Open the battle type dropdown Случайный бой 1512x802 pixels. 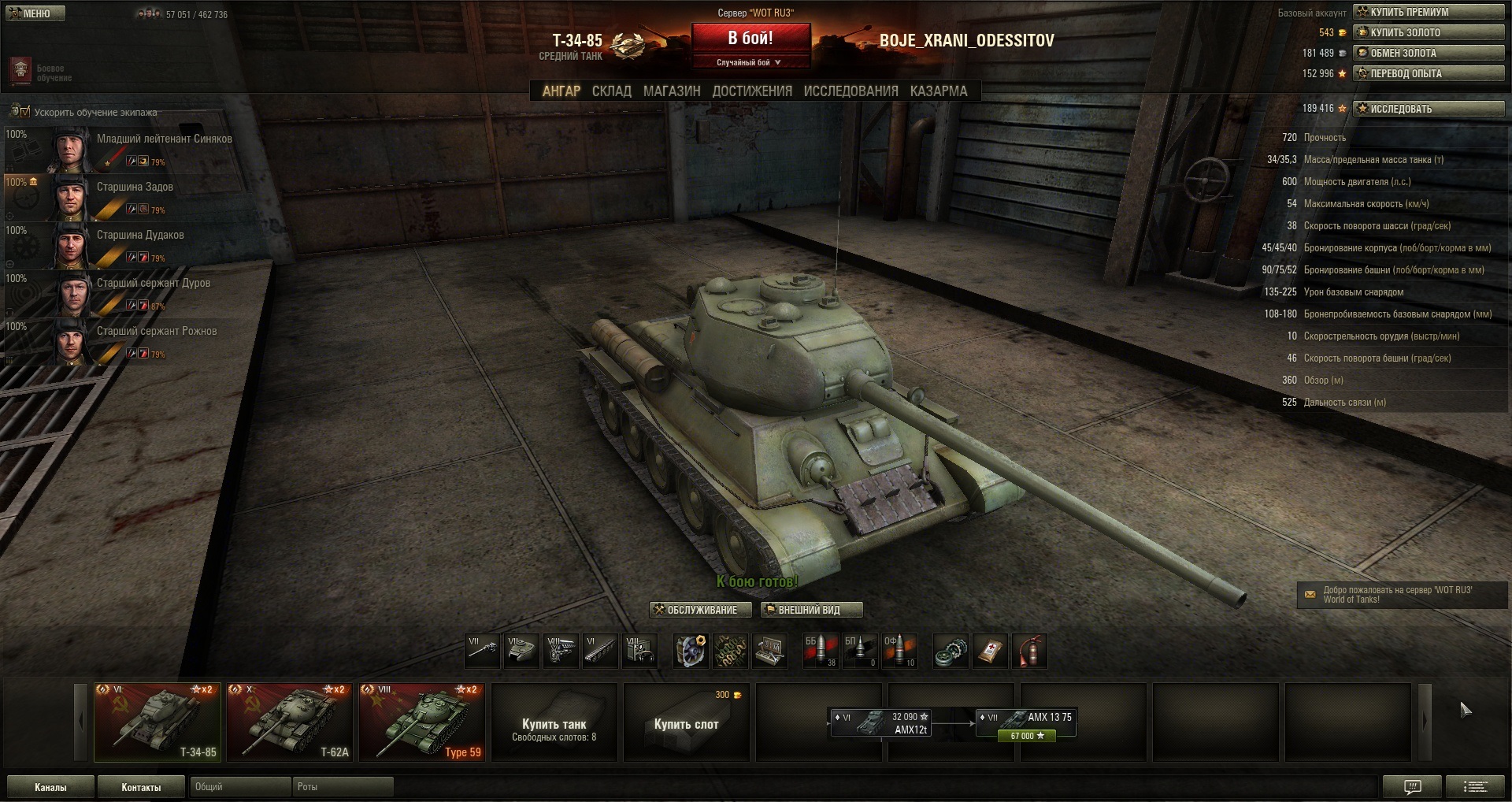(x=749, y=62)
